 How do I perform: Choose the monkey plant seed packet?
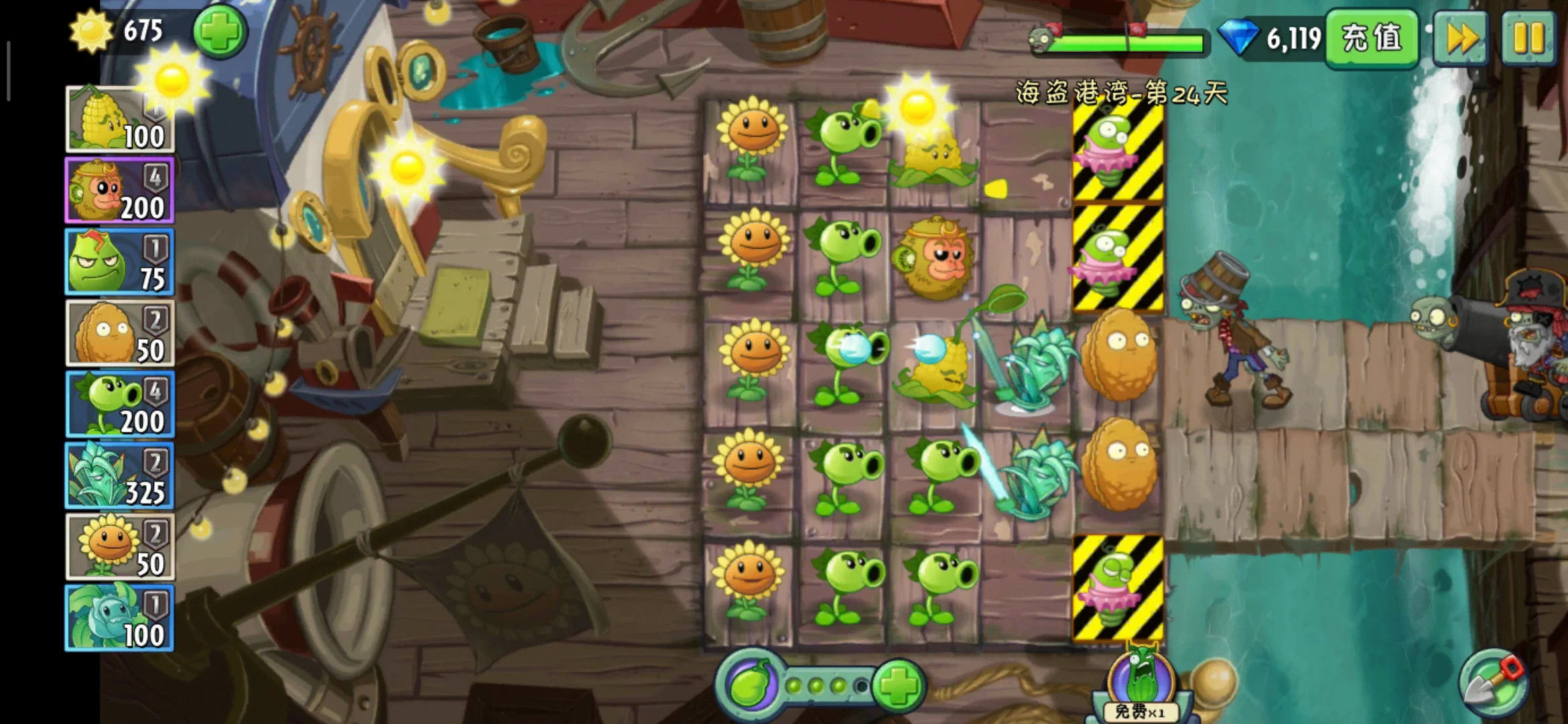(x=119, y=191)
